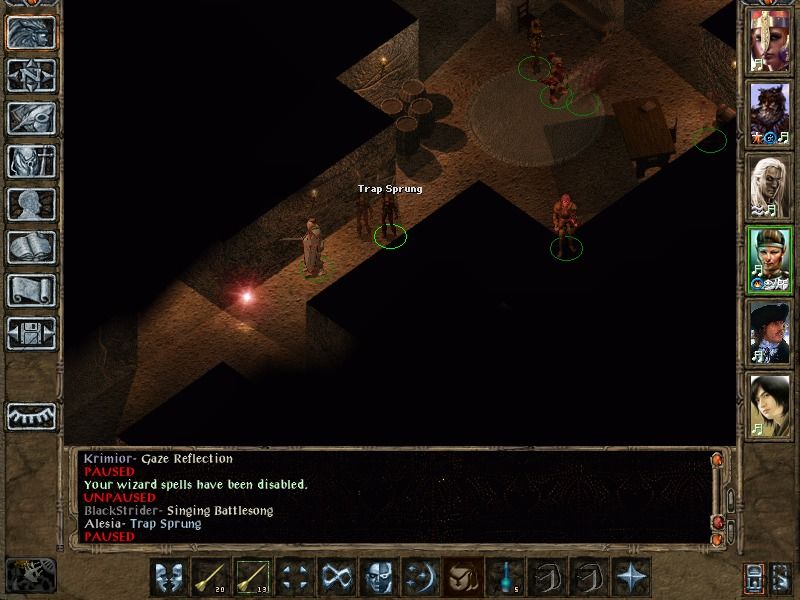Toggle party AI with the lantern button
The image size is (800, 600).
(754, 577)
